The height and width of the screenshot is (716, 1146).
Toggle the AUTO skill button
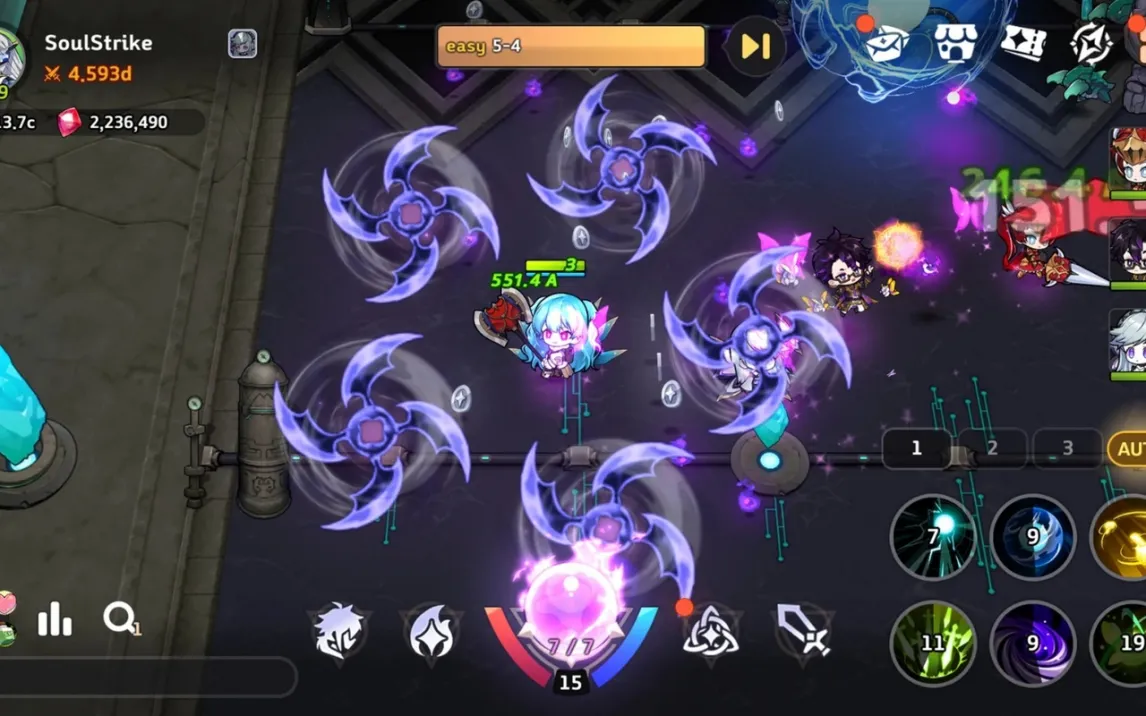coord(1128,449)
